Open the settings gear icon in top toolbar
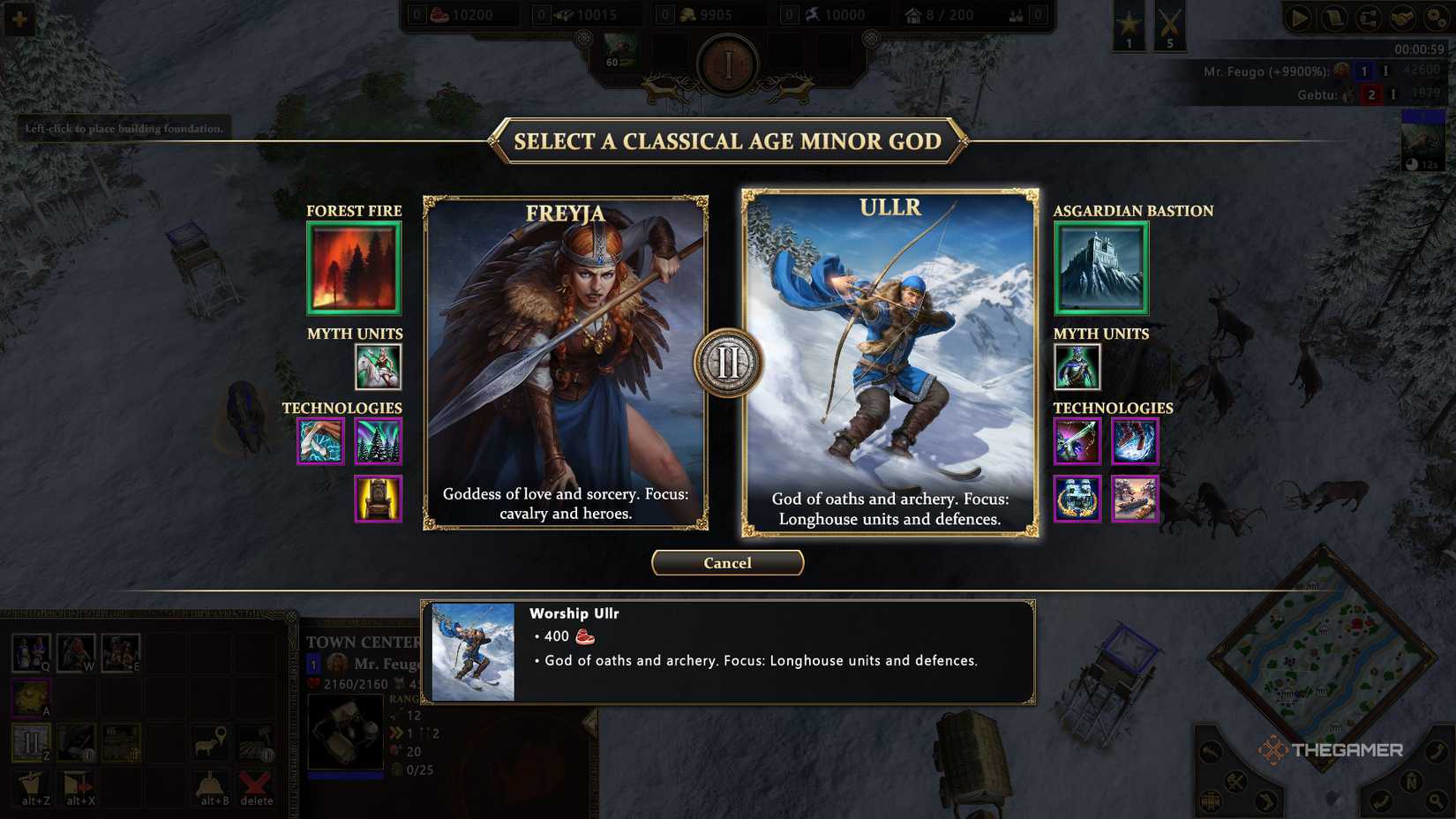Viewport: 1456px width, 819px height. pyautogui.click(x=1435, y=18)
